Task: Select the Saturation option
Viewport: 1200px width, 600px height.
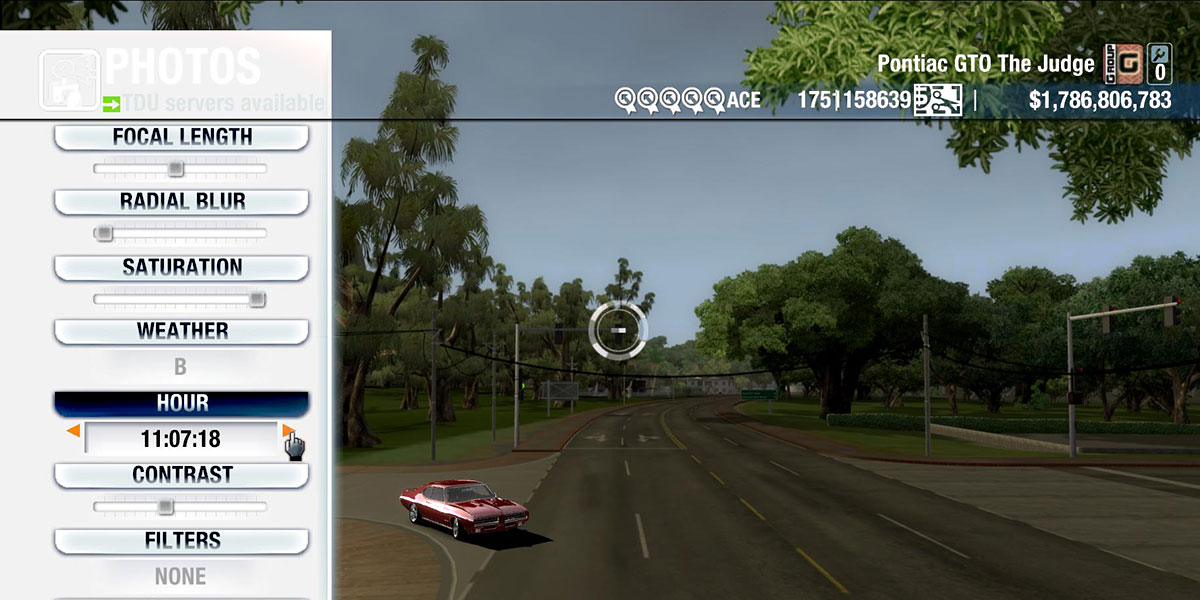Action: pos(181,267)
